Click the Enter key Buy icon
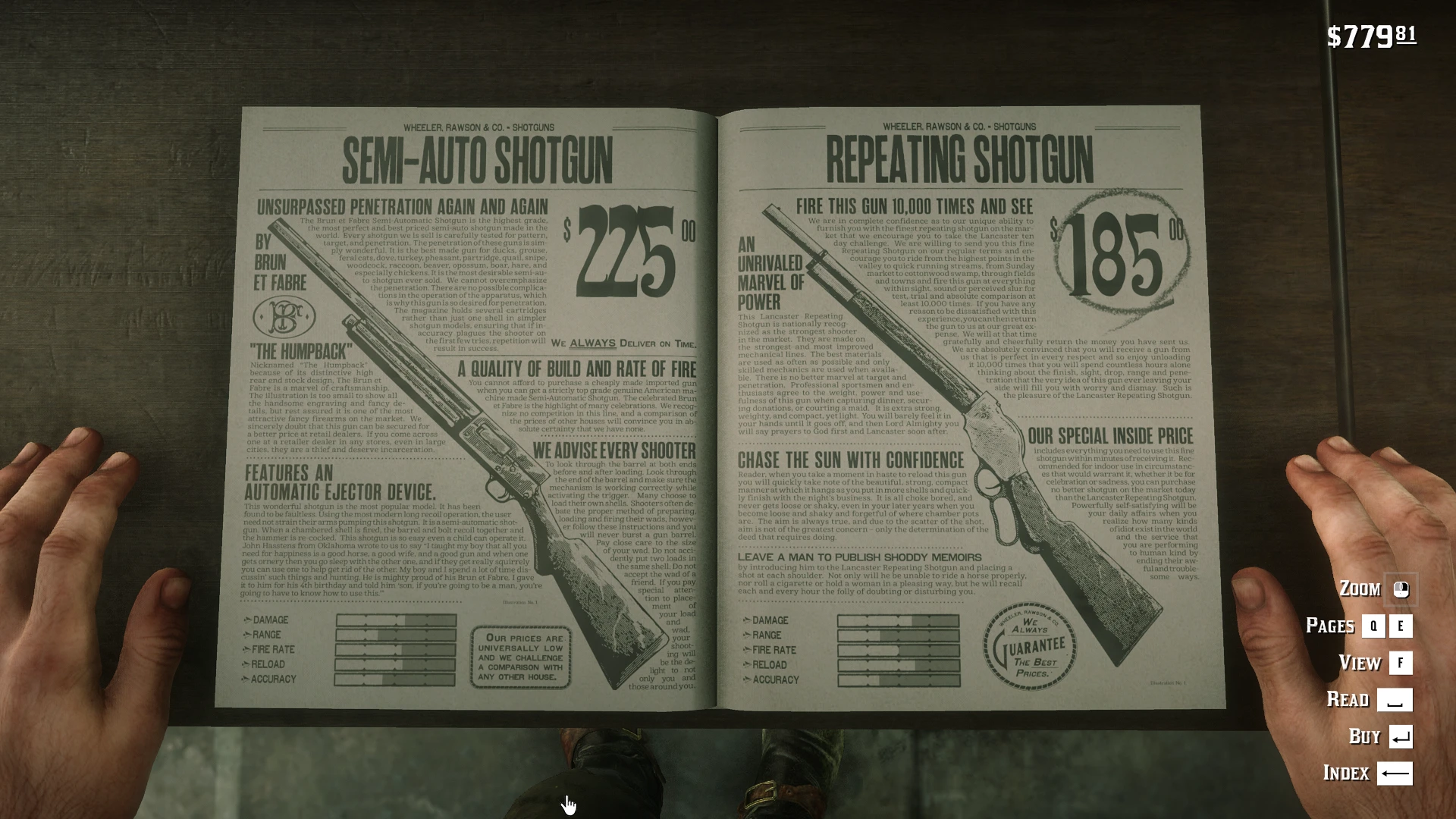This screenshot has height=819, width=1456. tap(1399, 736)
